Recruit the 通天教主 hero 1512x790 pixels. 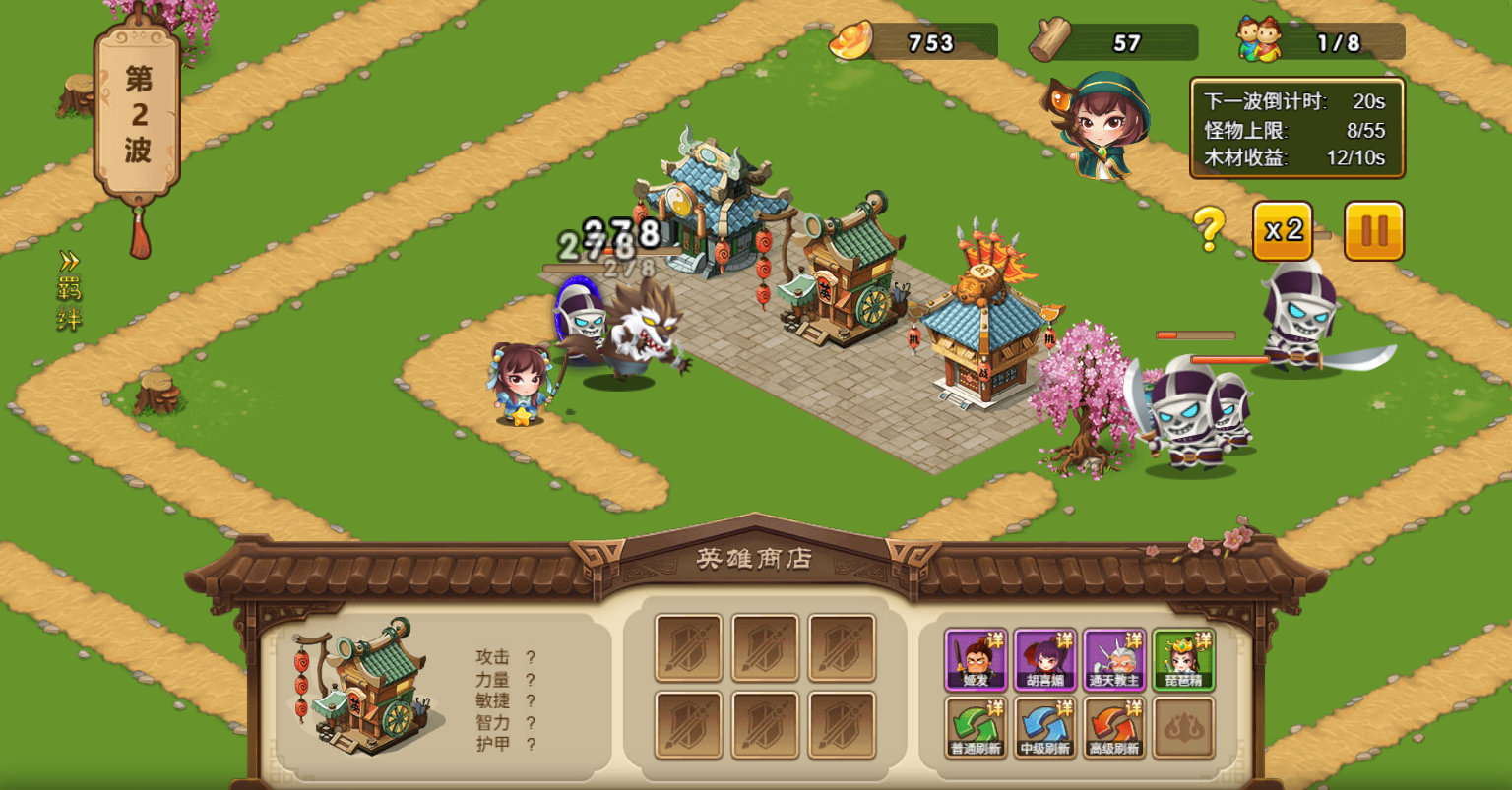(1114, 658)
